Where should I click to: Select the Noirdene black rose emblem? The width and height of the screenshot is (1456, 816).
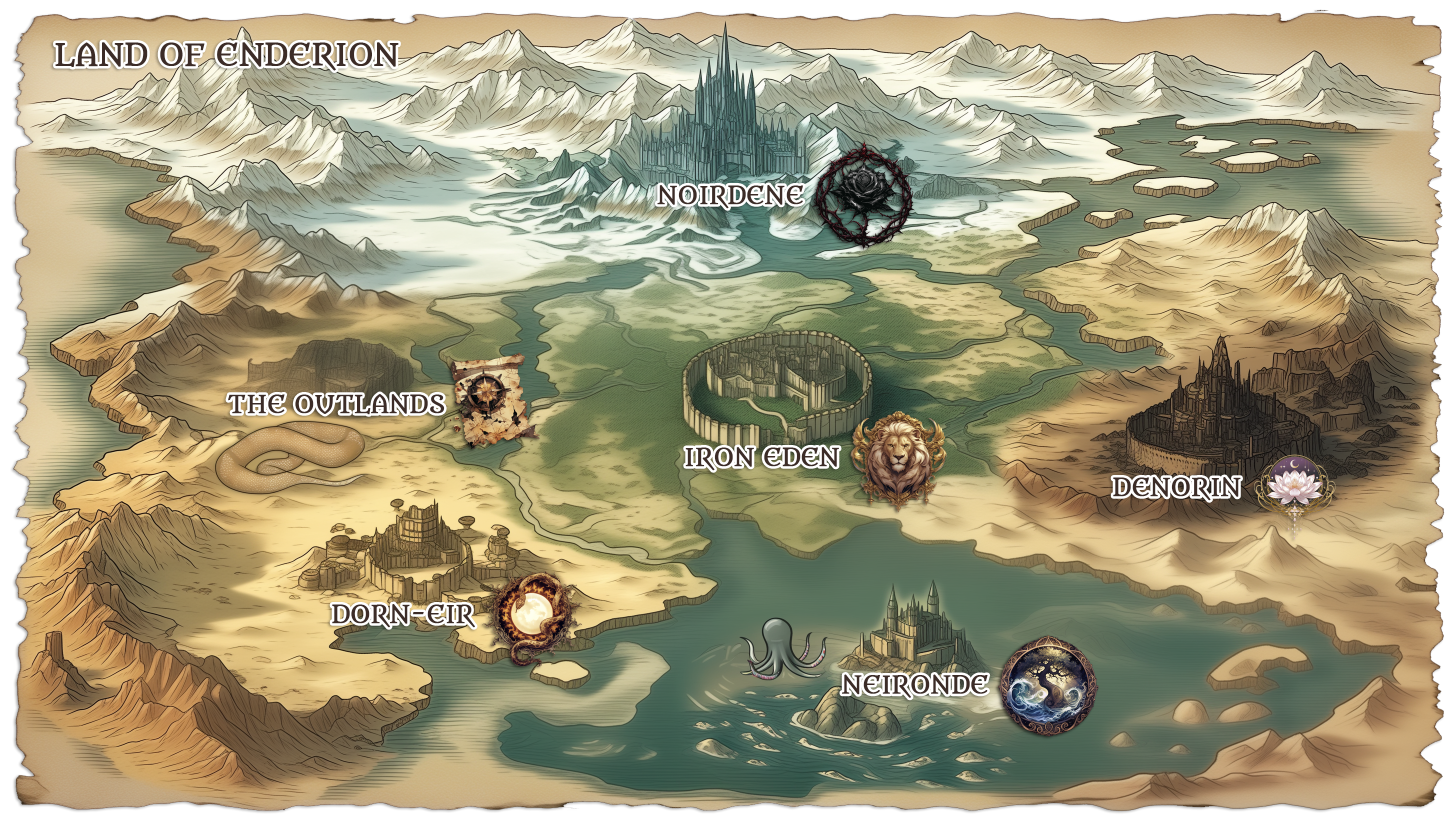point(865,195)
